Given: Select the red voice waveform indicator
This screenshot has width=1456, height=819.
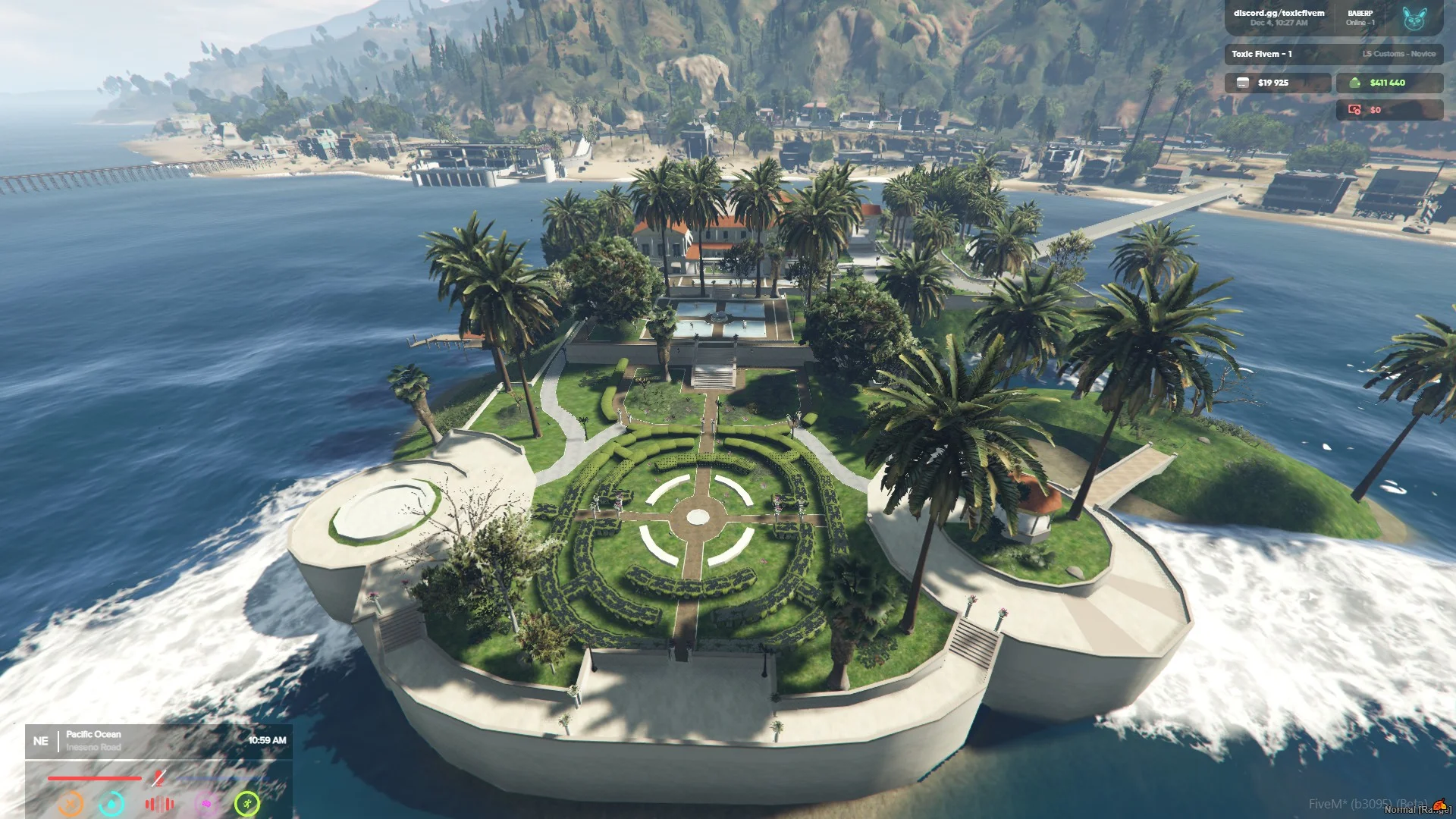Looking at the screenshot, I should tap(159, 803).
